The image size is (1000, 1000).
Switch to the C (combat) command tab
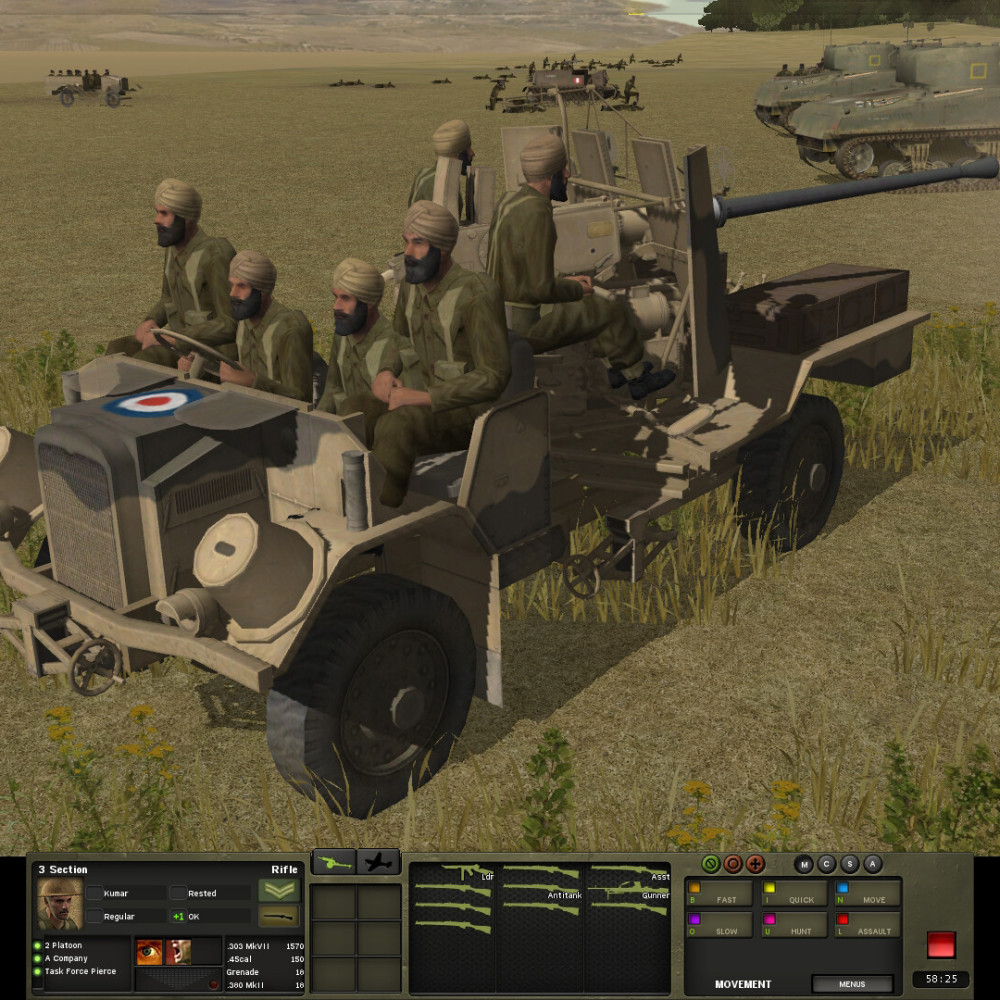827,864
